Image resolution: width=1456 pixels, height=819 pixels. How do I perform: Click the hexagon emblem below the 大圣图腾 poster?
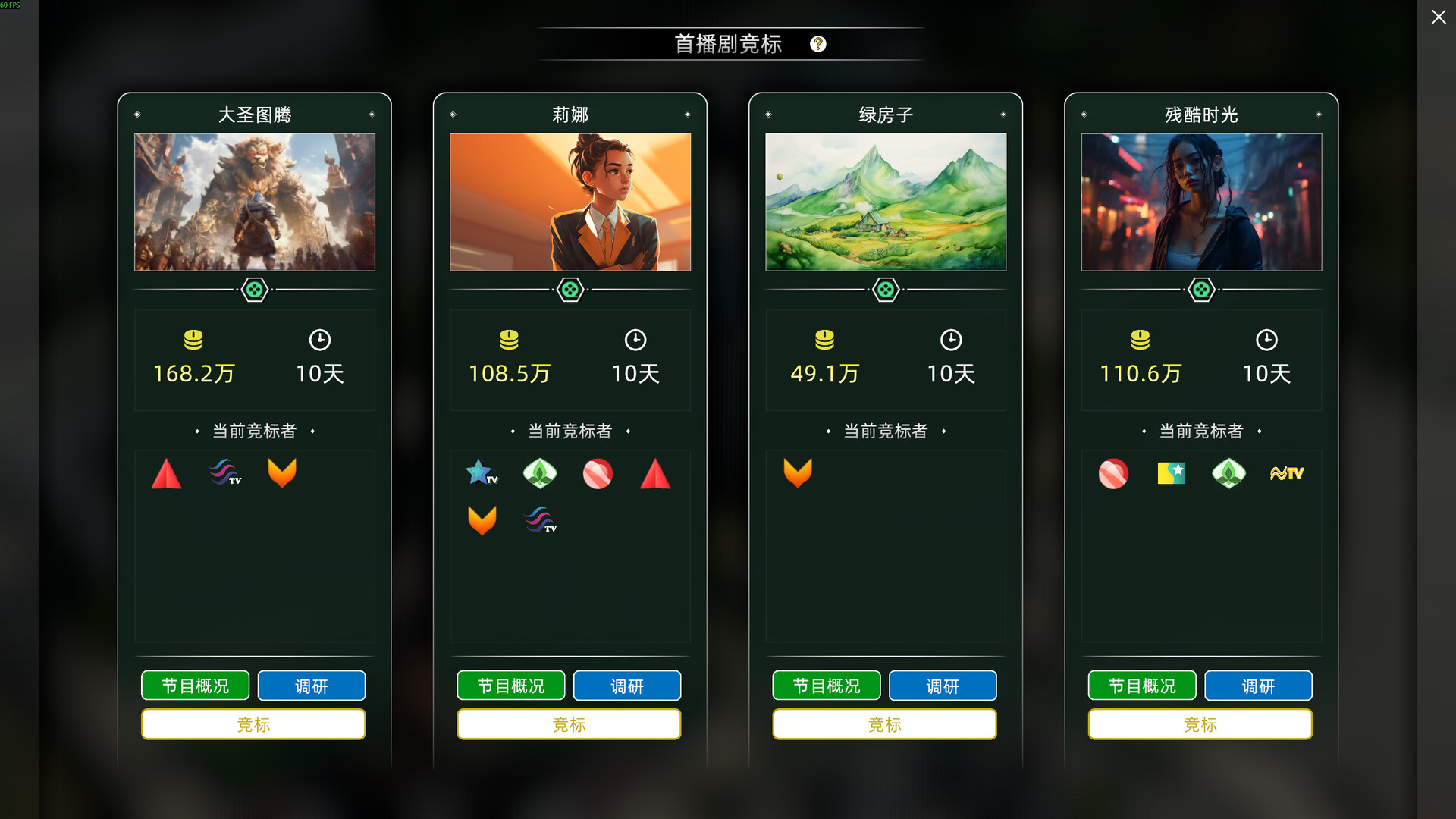(x=254, y=289)
